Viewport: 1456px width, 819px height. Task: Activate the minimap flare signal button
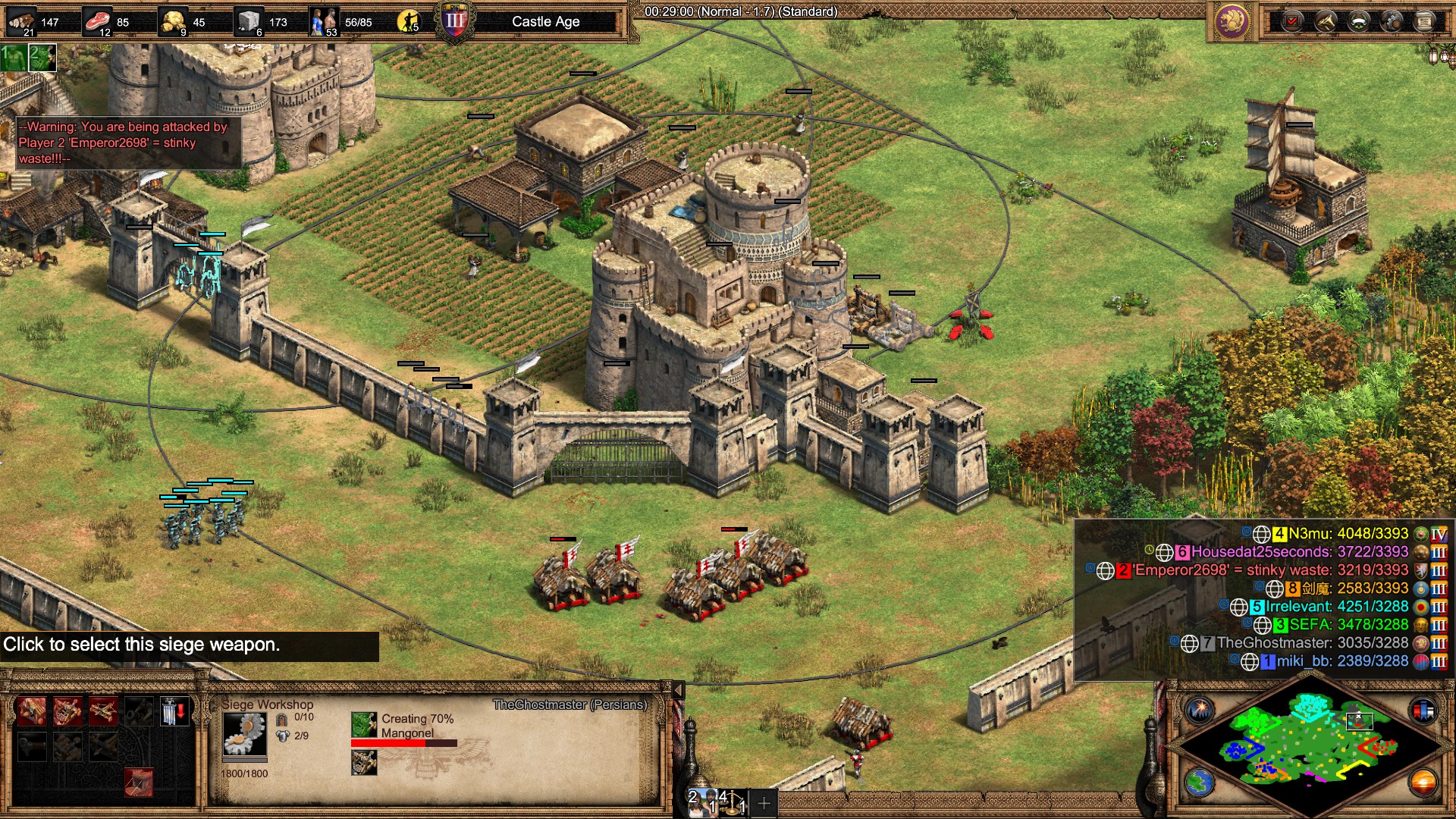(x=1200, y=711)
